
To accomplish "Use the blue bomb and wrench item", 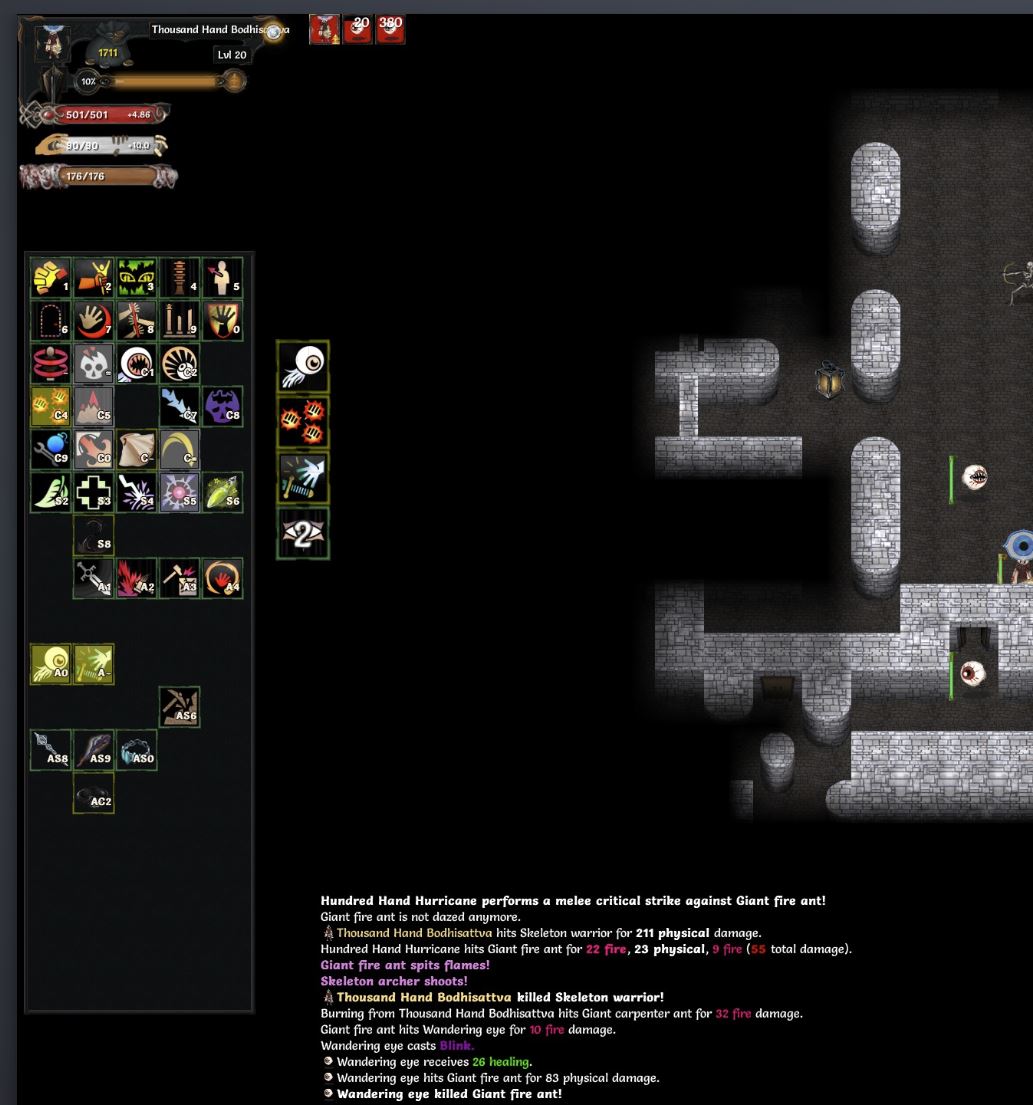I will (50, 449).
